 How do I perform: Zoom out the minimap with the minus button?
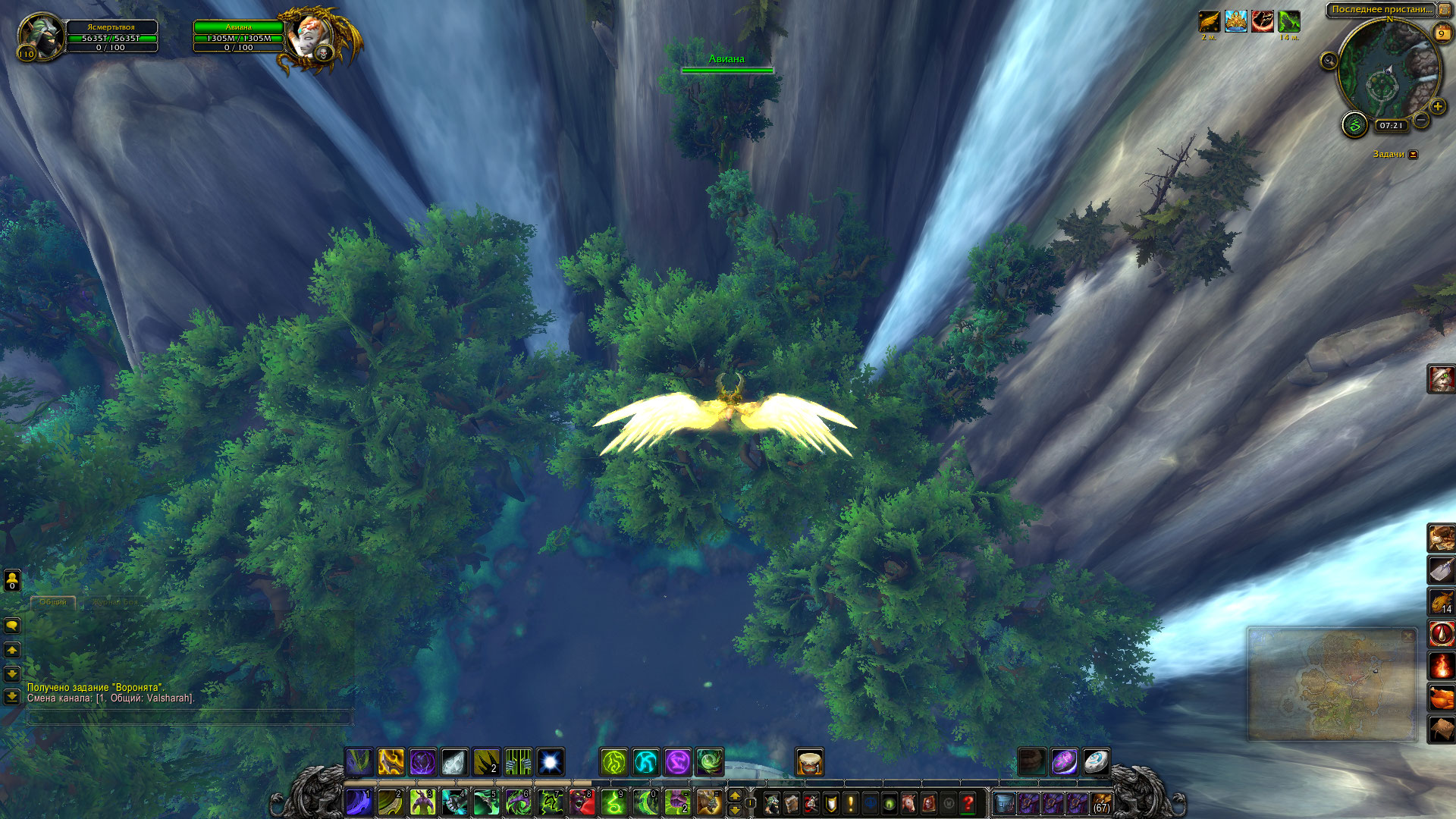pyautogui.click(x=1422, y=121)
